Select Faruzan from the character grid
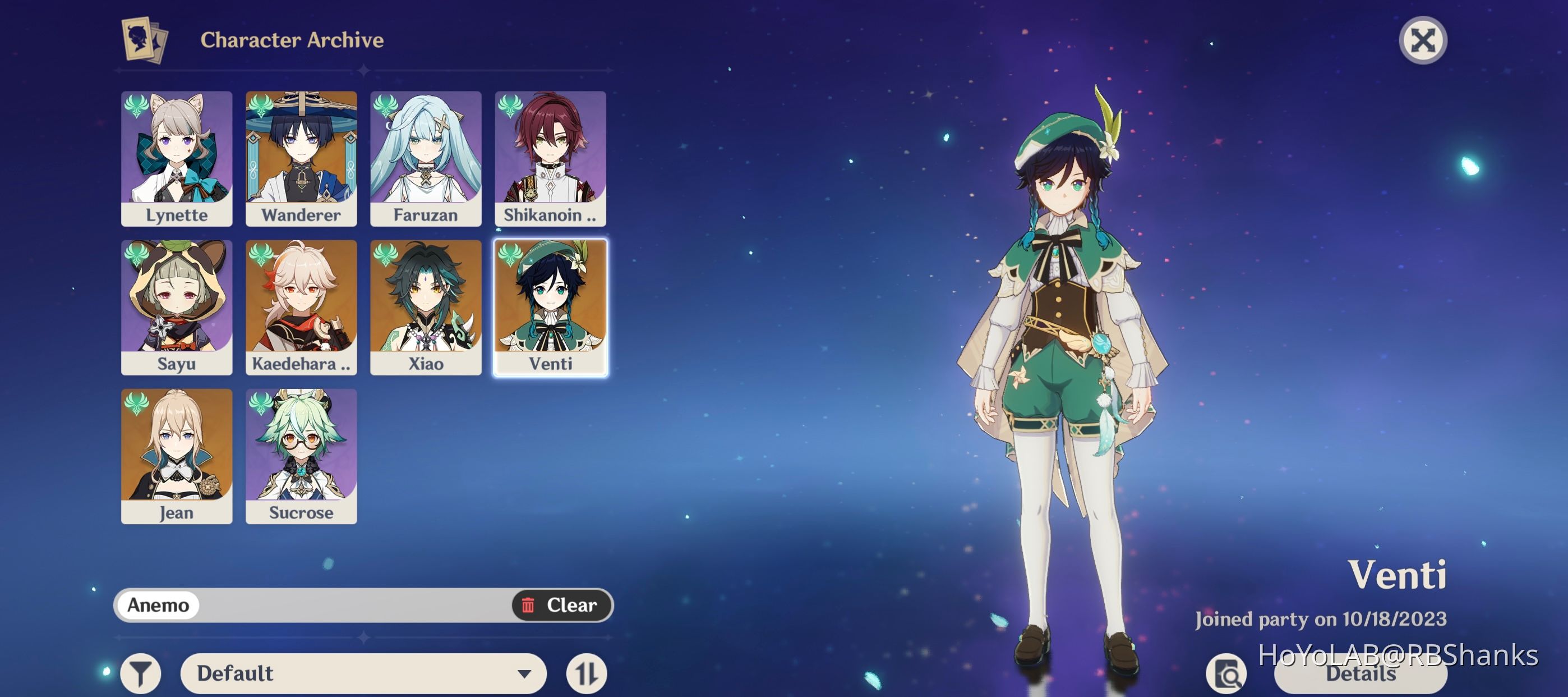This screenshot has height=697, width=1568. pyautogui.click(x=426, y=158)
